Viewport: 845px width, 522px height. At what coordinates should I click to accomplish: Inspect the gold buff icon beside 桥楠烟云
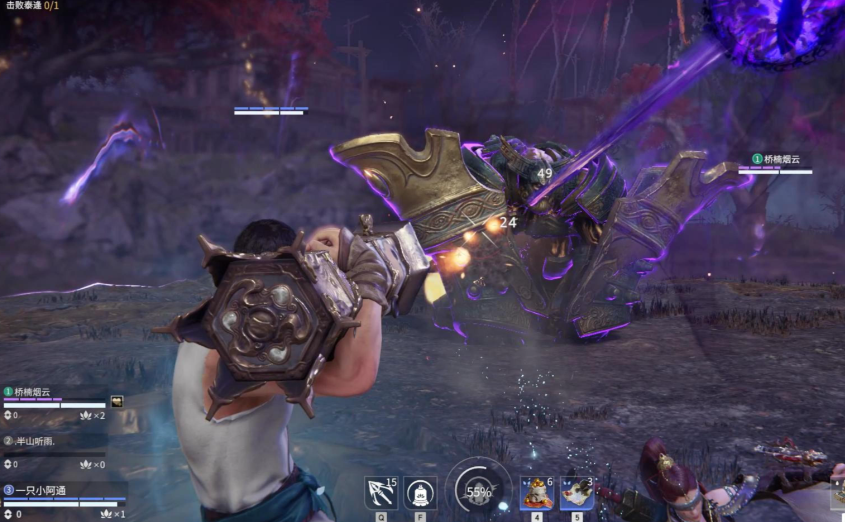[x=117, y=401]
